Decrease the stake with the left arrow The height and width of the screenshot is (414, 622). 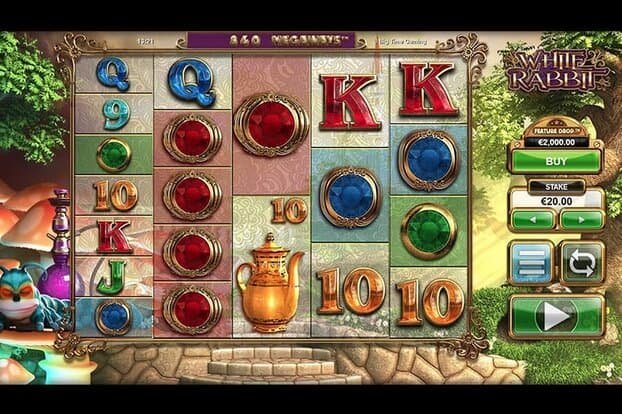[x=532, y=218]
